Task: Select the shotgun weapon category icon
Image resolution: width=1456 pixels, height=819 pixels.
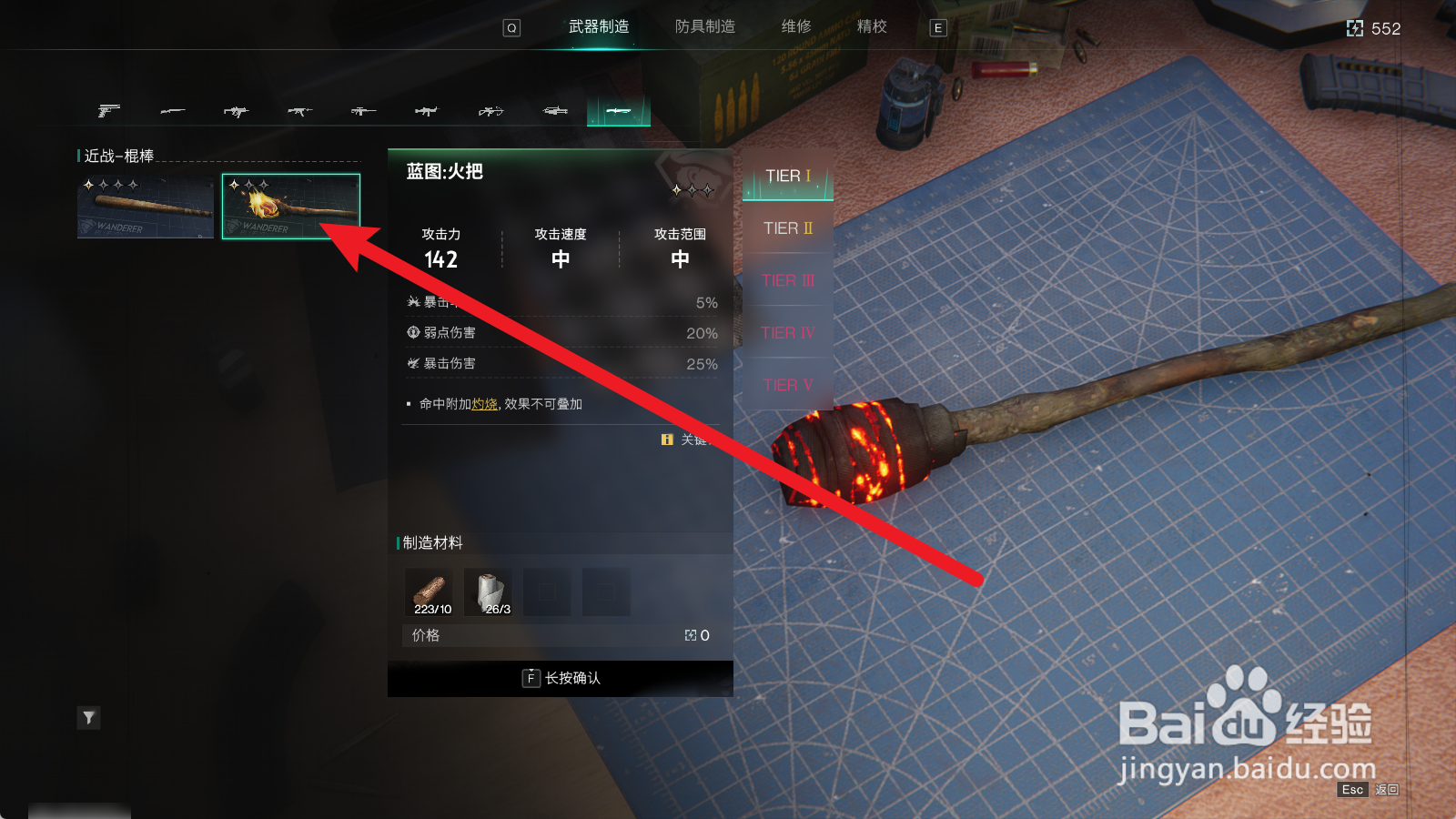Action: tap(173, 111)
